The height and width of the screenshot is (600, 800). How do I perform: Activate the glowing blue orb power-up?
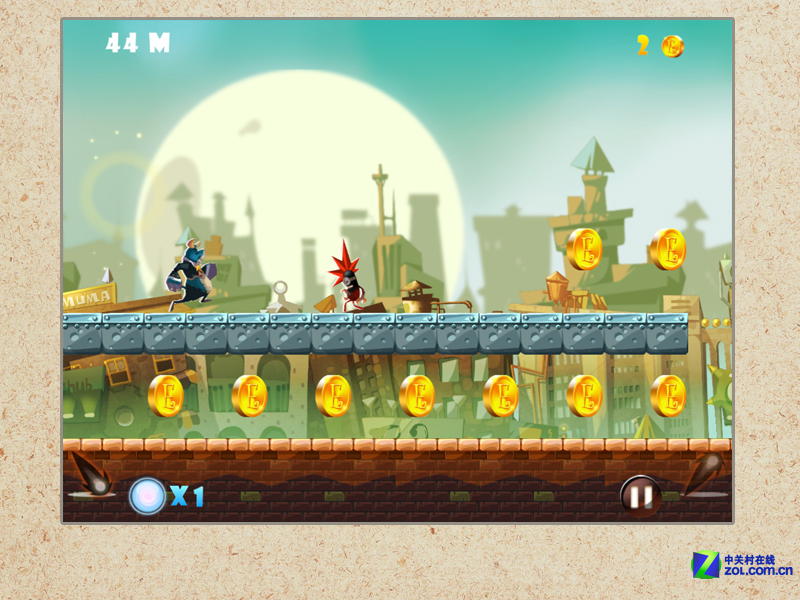click(148, 495)
